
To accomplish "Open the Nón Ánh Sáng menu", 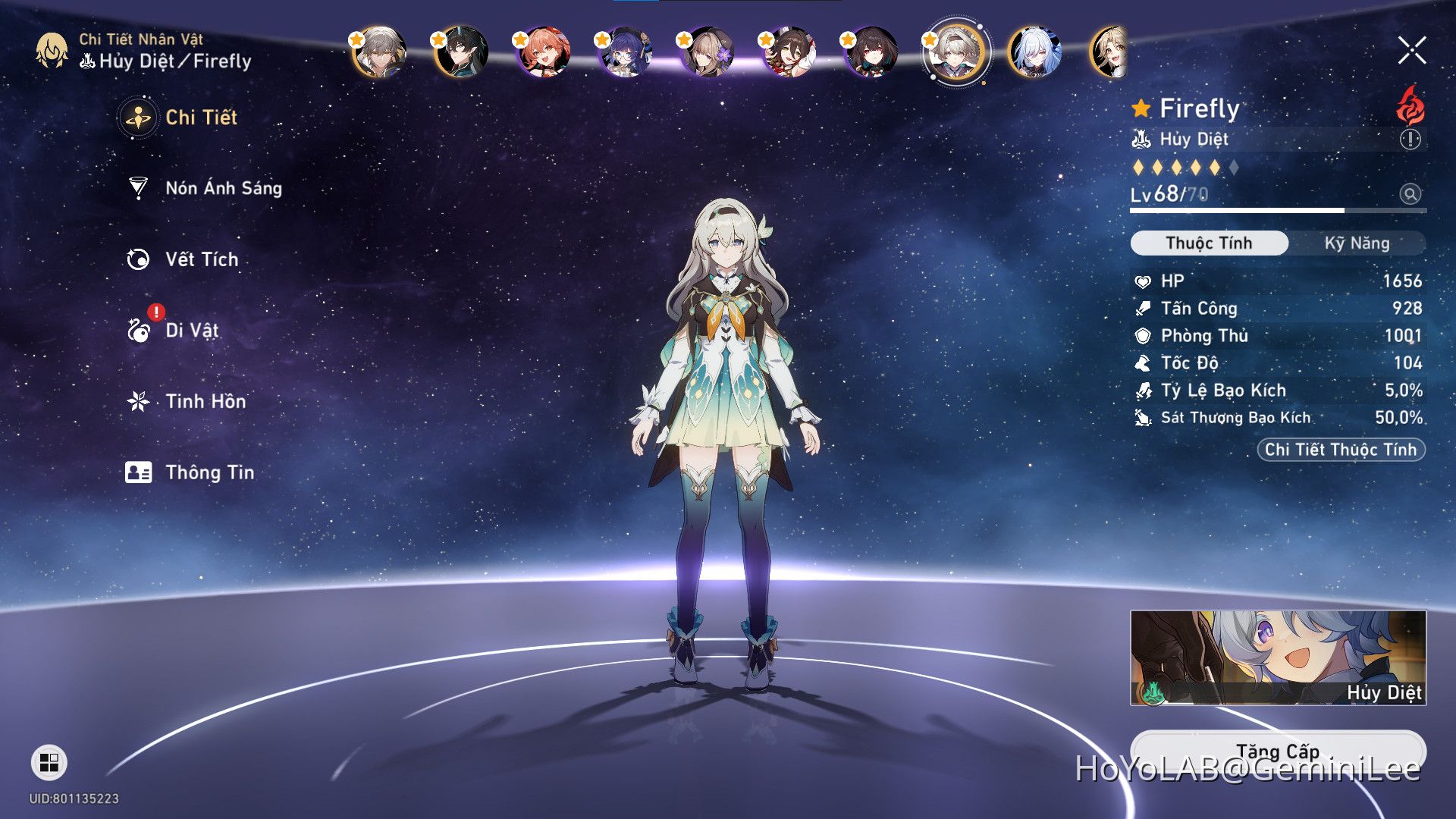I will pos(223,188).
